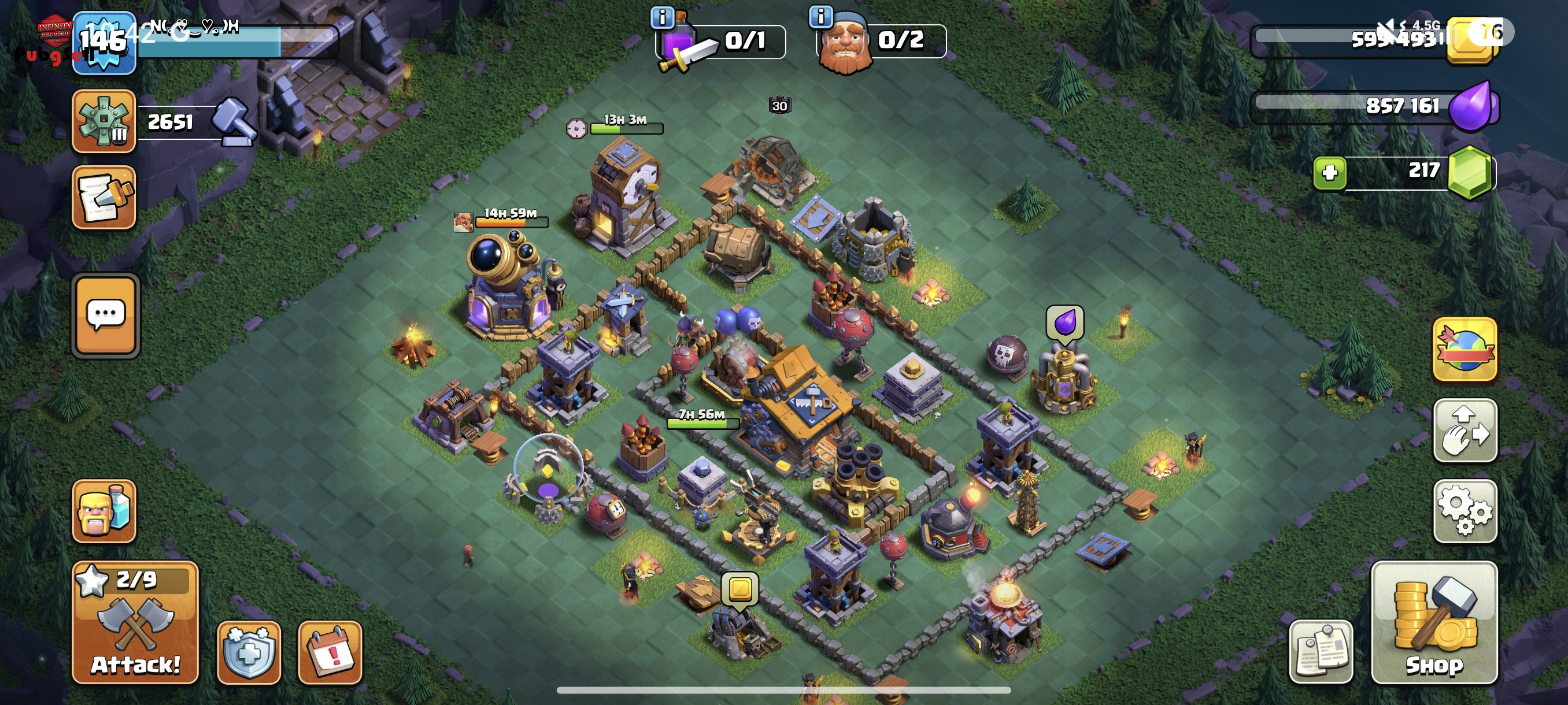This screenshot has width=1568, height=705.
Task: Add gems with the green plus button
Action: [x=1329, y=173]
